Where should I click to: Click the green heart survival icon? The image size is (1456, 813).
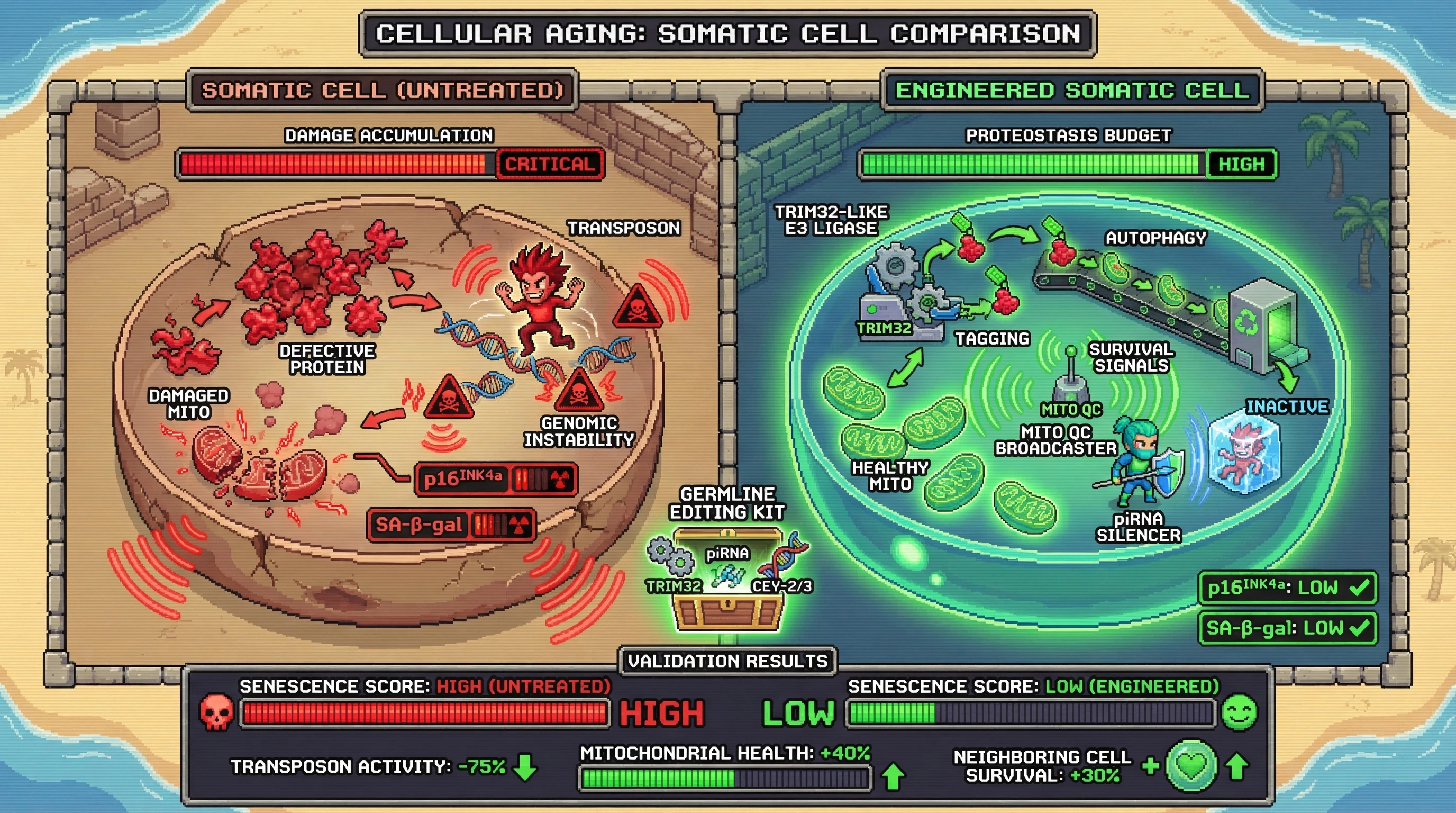click(1191, 765)
